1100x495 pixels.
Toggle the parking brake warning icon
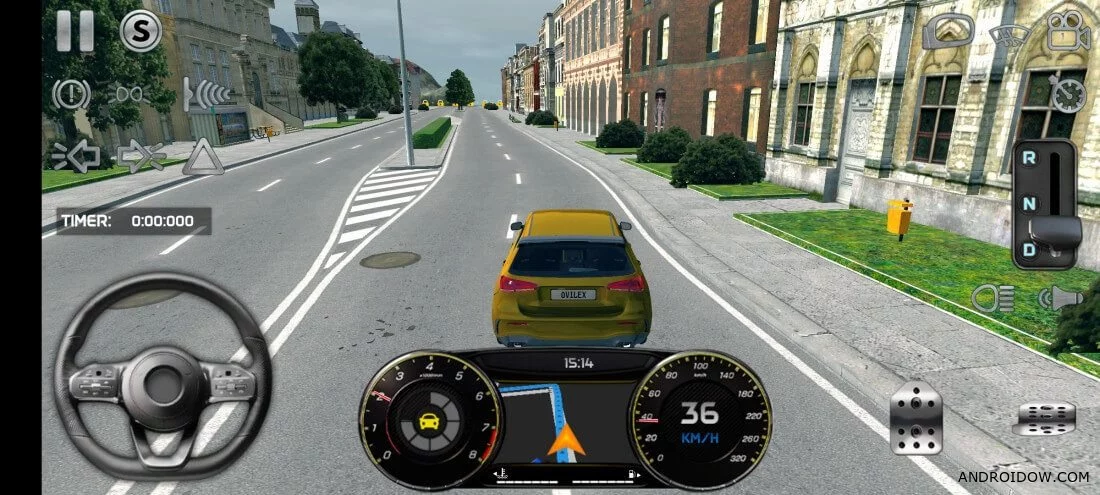(x=71, y=94)
